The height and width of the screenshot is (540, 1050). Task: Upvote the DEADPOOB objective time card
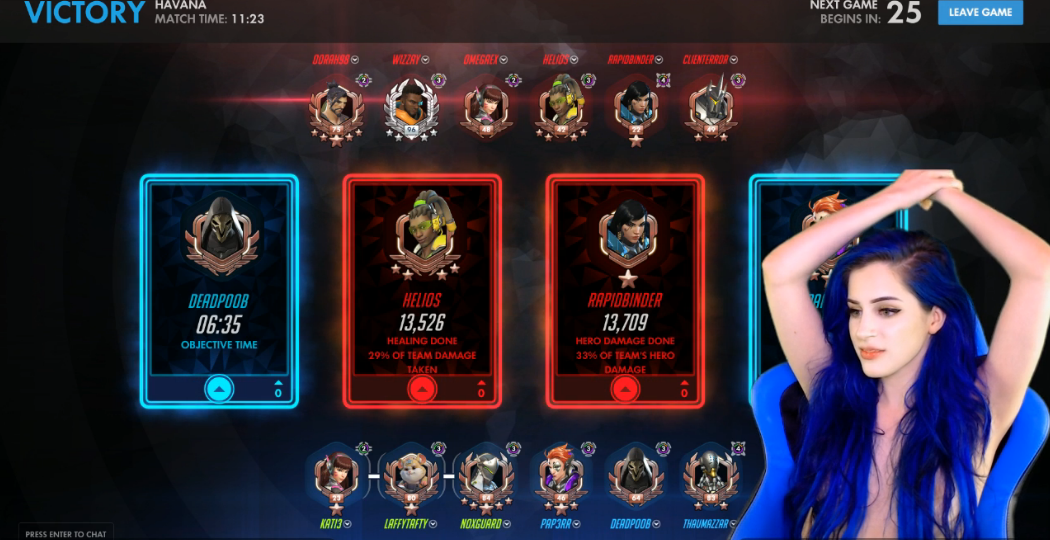pyautogui.click(x=219, y=390)
